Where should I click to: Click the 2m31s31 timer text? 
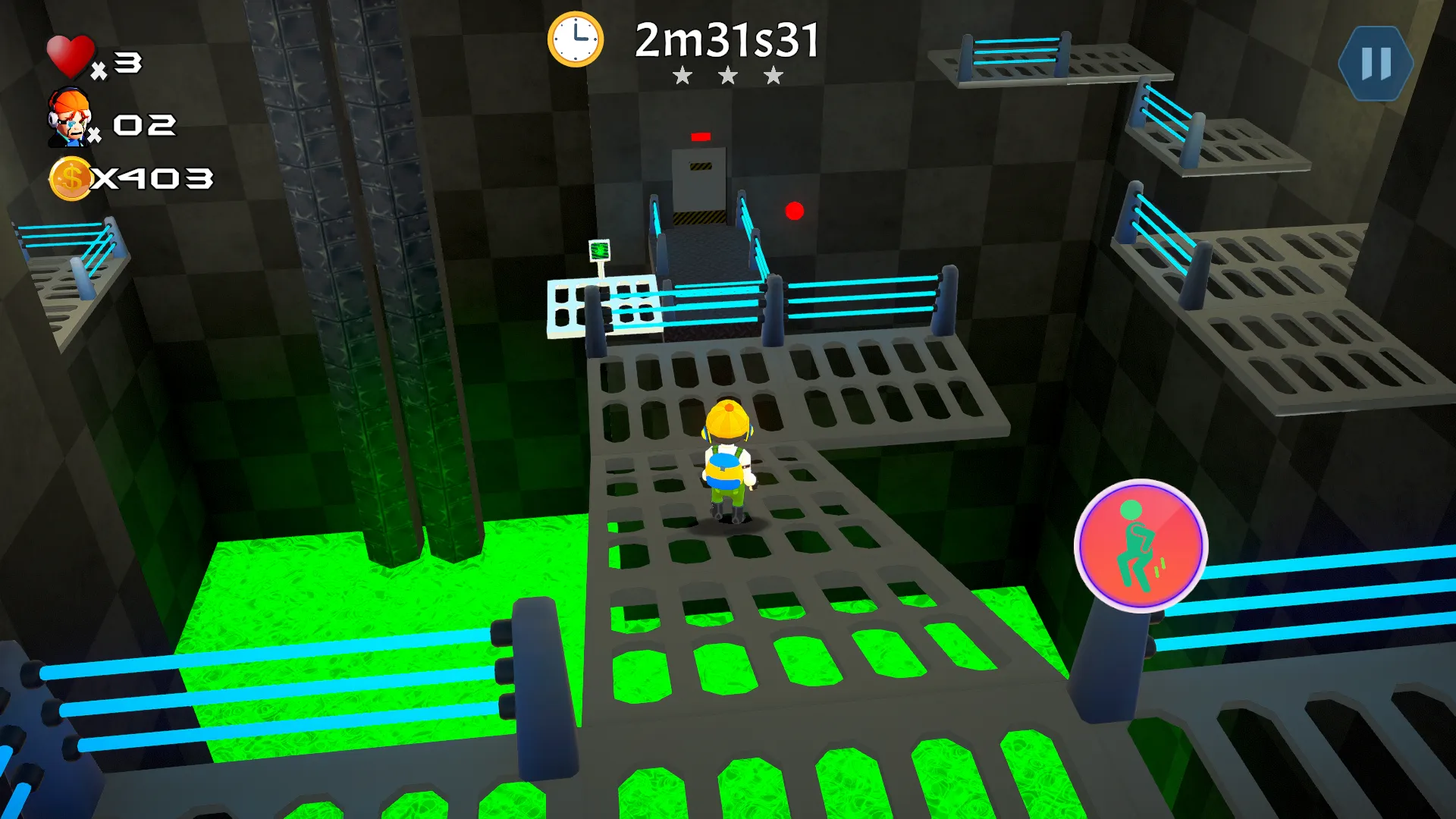pos(728,38)
